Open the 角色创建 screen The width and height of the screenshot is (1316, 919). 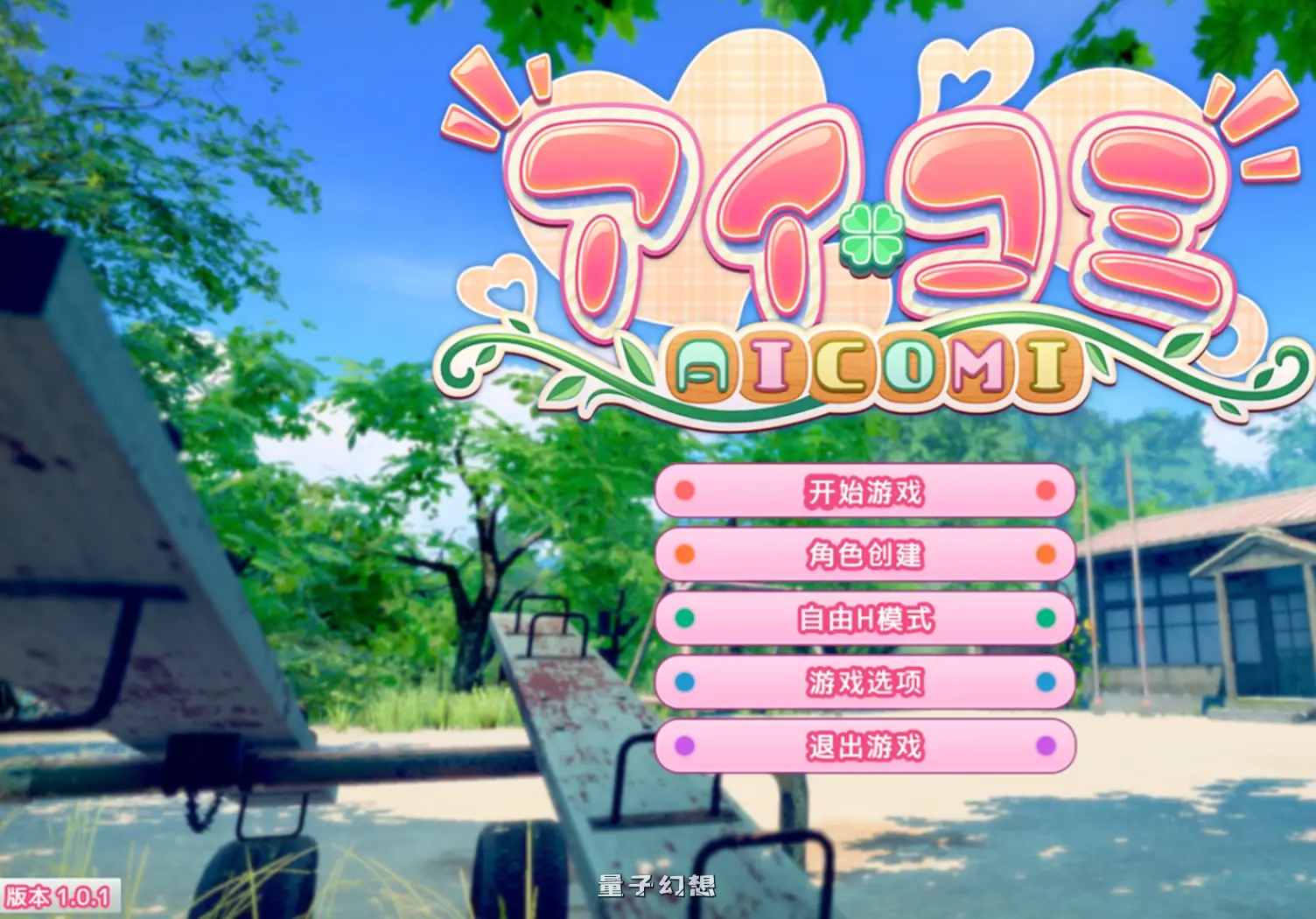pos(864,555)
